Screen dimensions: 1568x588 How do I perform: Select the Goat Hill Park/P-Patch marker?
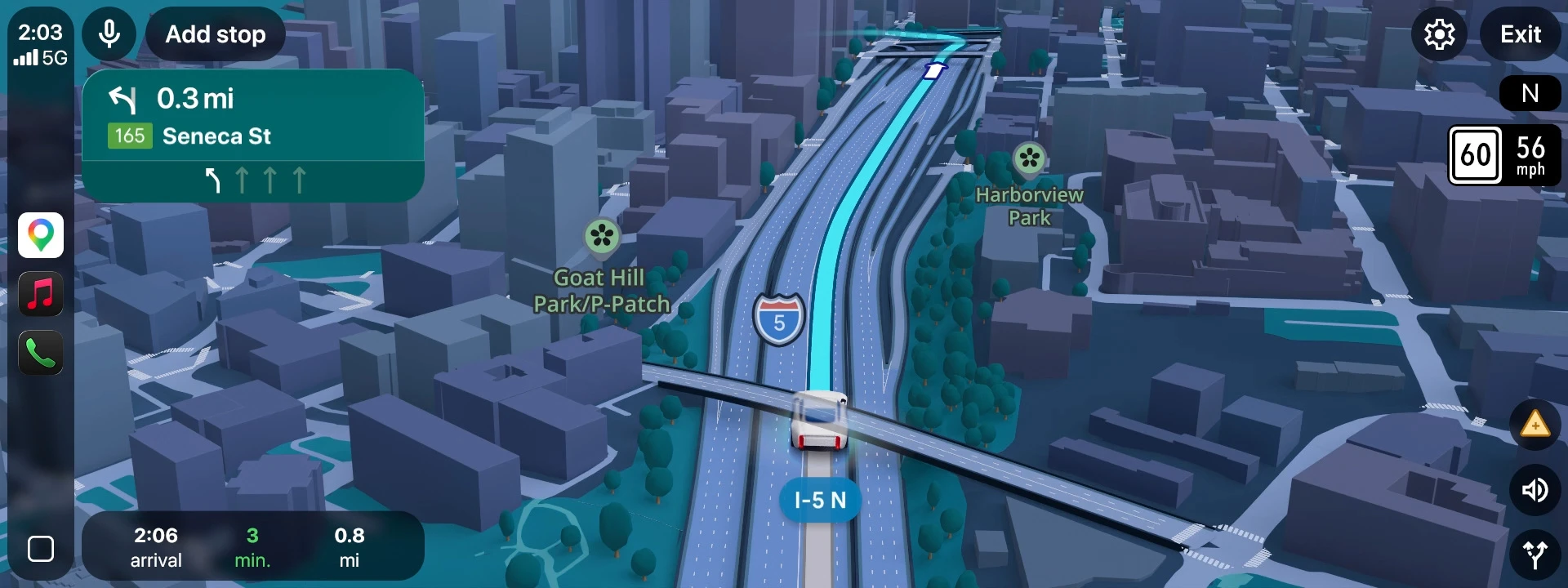[602, 238]
